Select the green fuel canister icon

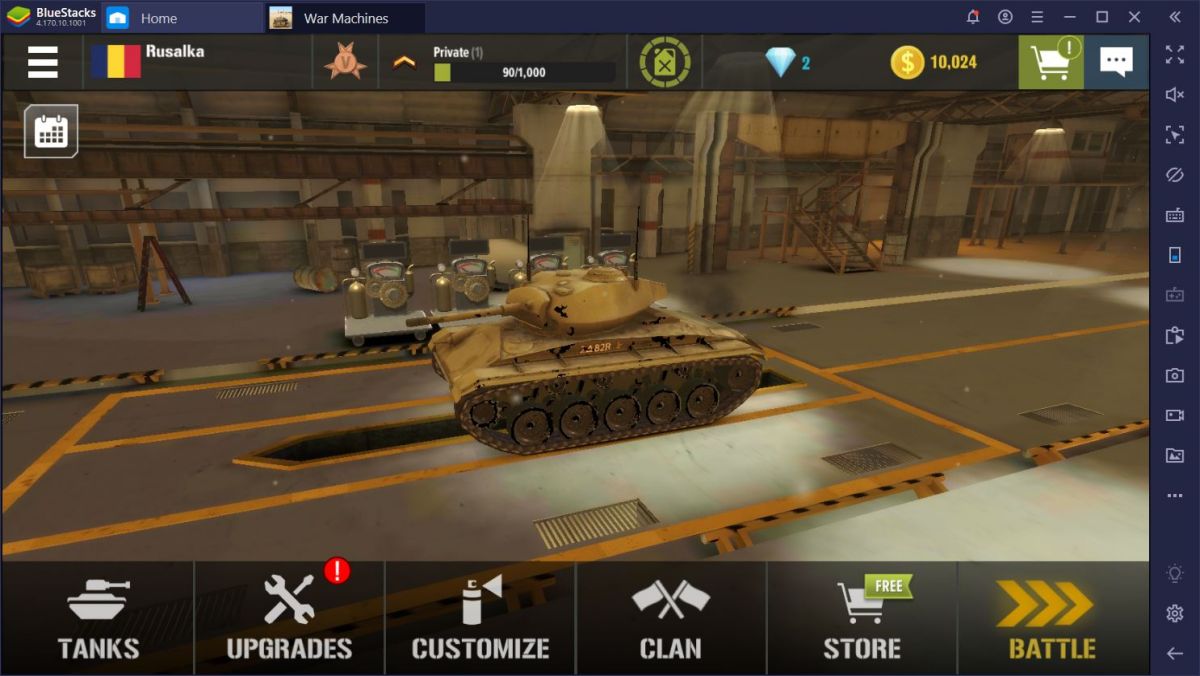[665, 62]
